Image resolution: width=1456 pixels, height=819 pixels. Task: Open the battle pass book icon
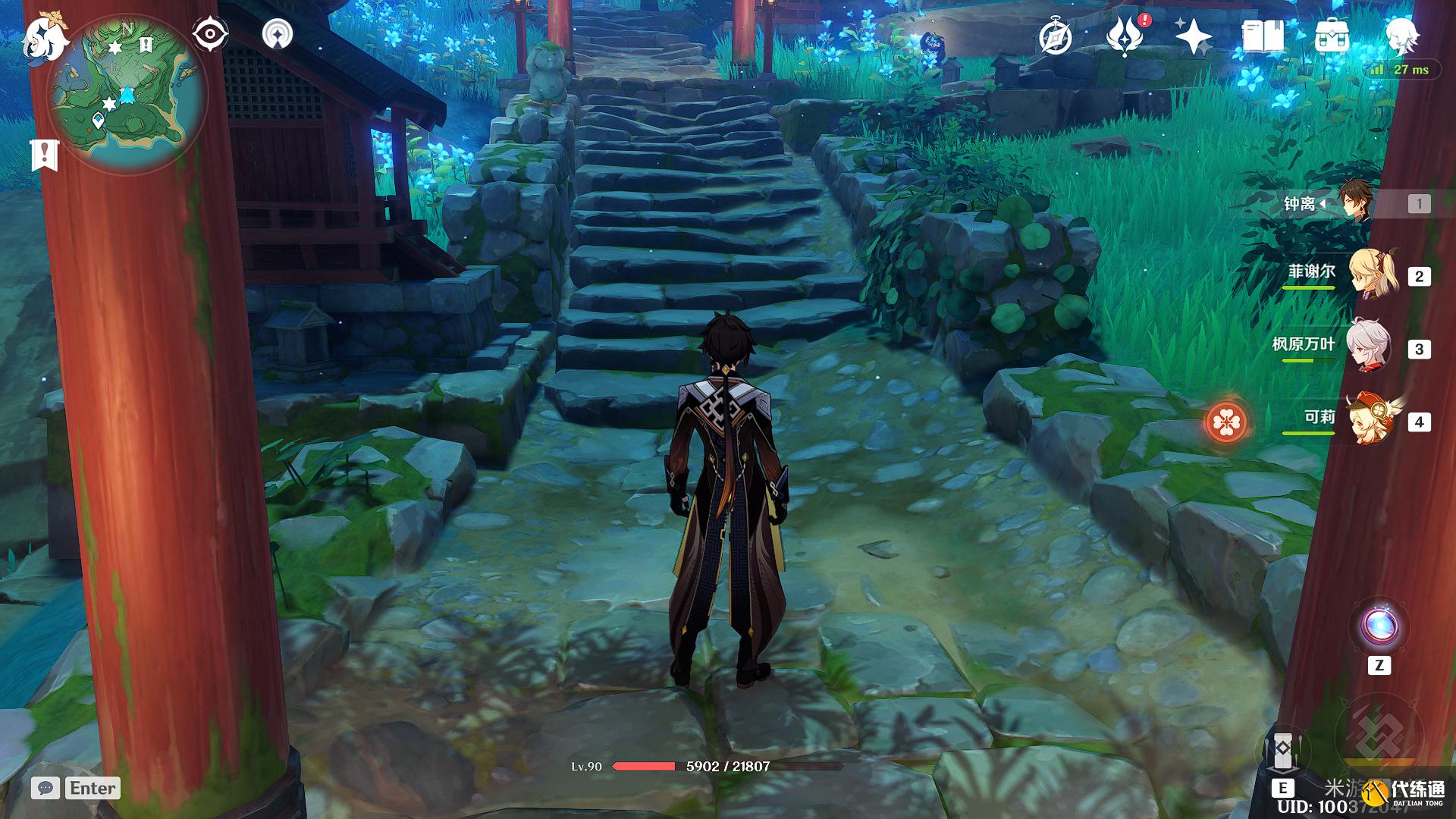click(x=1262, y=36)
